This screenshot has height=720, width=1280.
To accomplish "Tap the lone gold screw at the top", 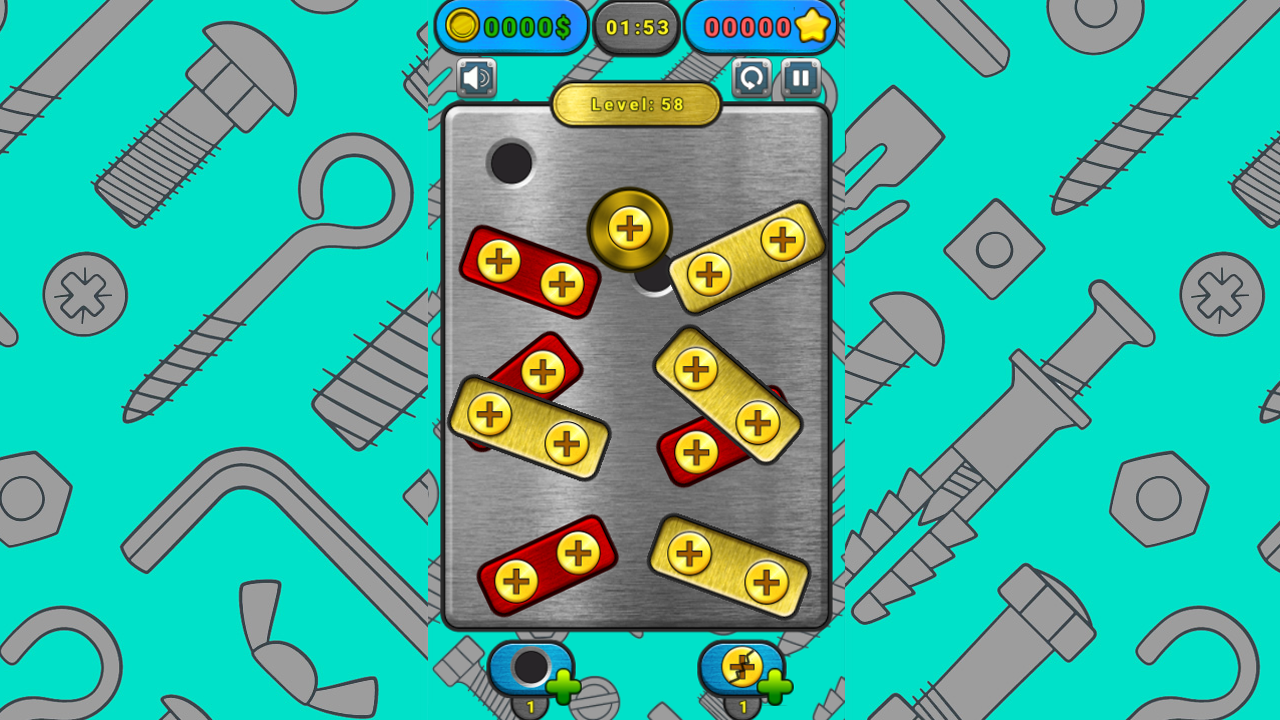I will 630,228.
